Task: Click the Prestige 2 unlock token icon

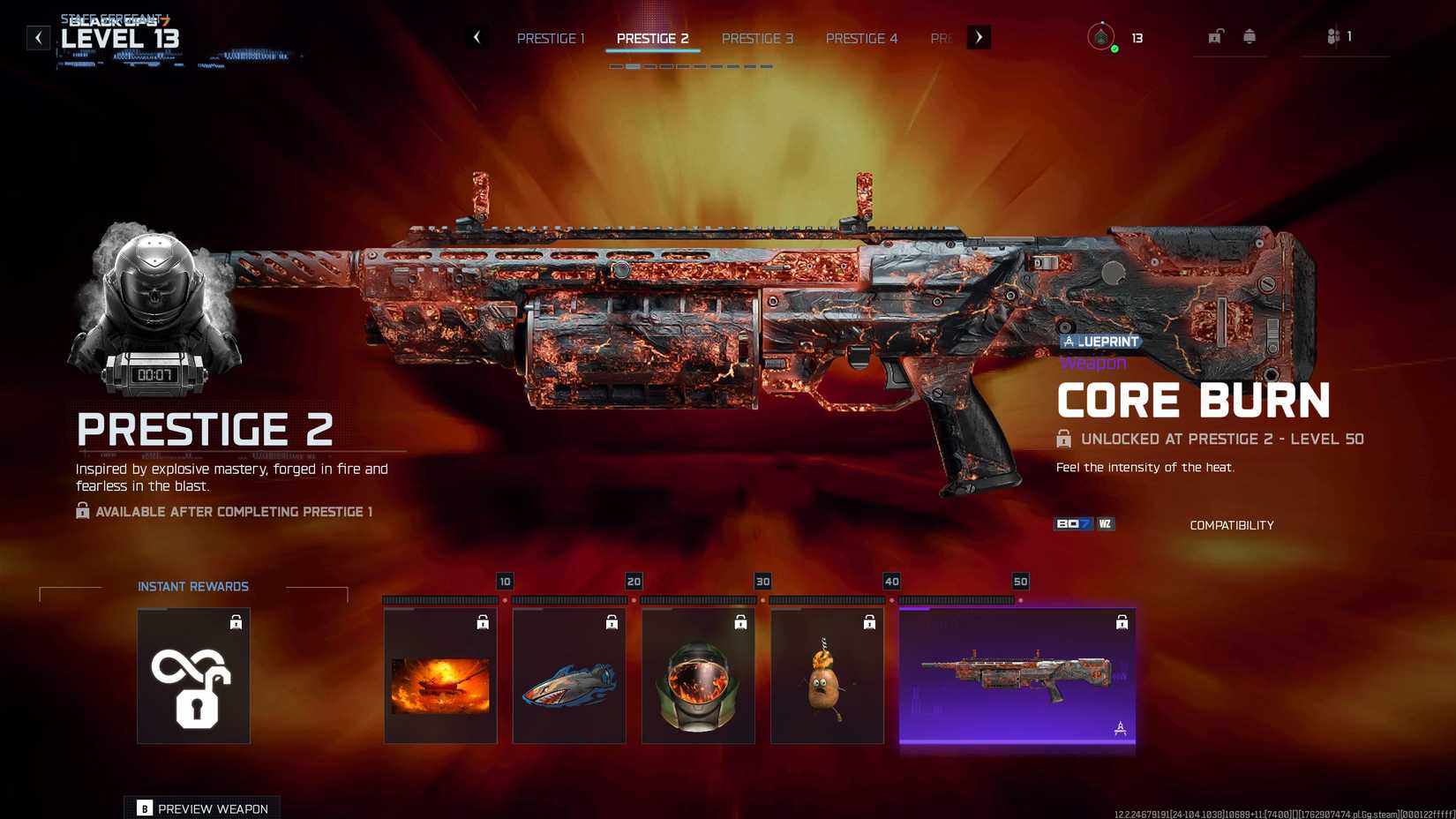Action: pyautogui.click(x=193, y=675)
